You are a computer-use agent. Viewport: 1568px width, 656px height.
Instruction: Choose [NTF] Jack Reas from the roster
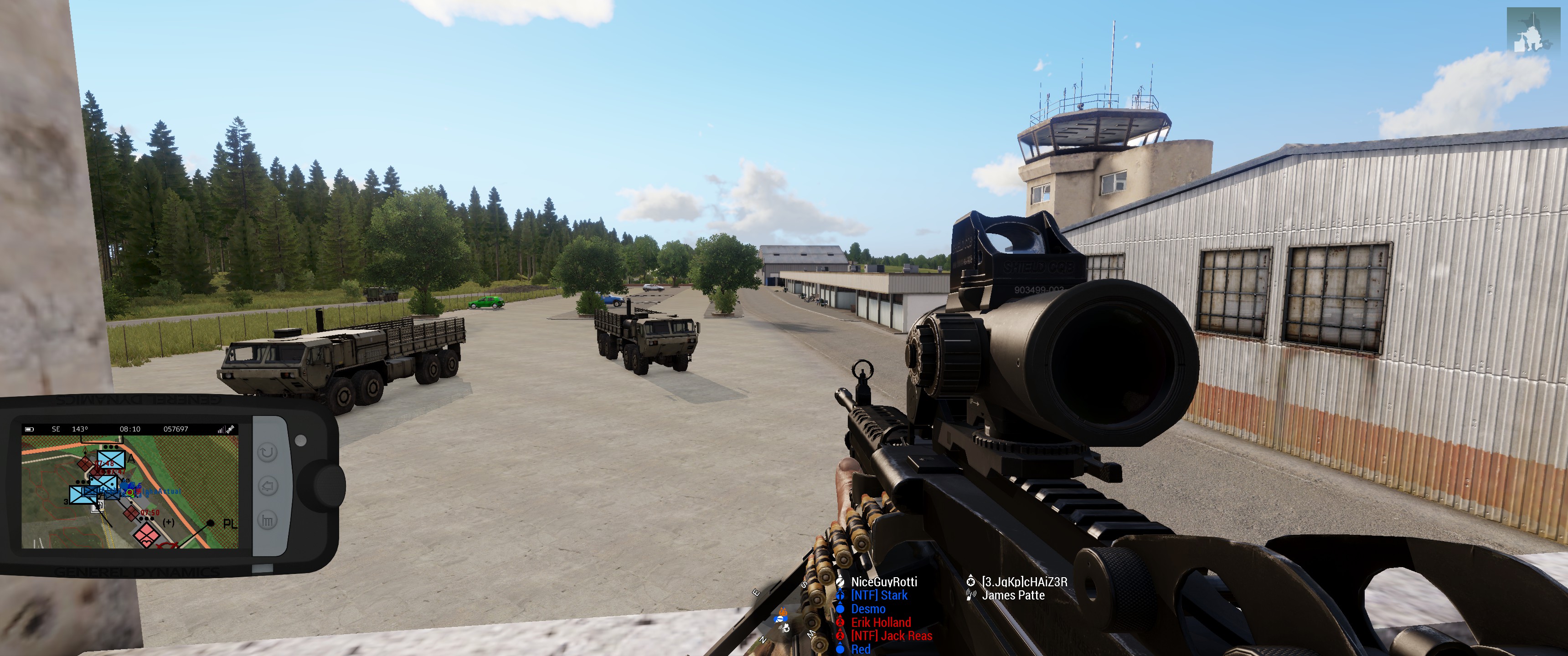click(x=891, y=636)
